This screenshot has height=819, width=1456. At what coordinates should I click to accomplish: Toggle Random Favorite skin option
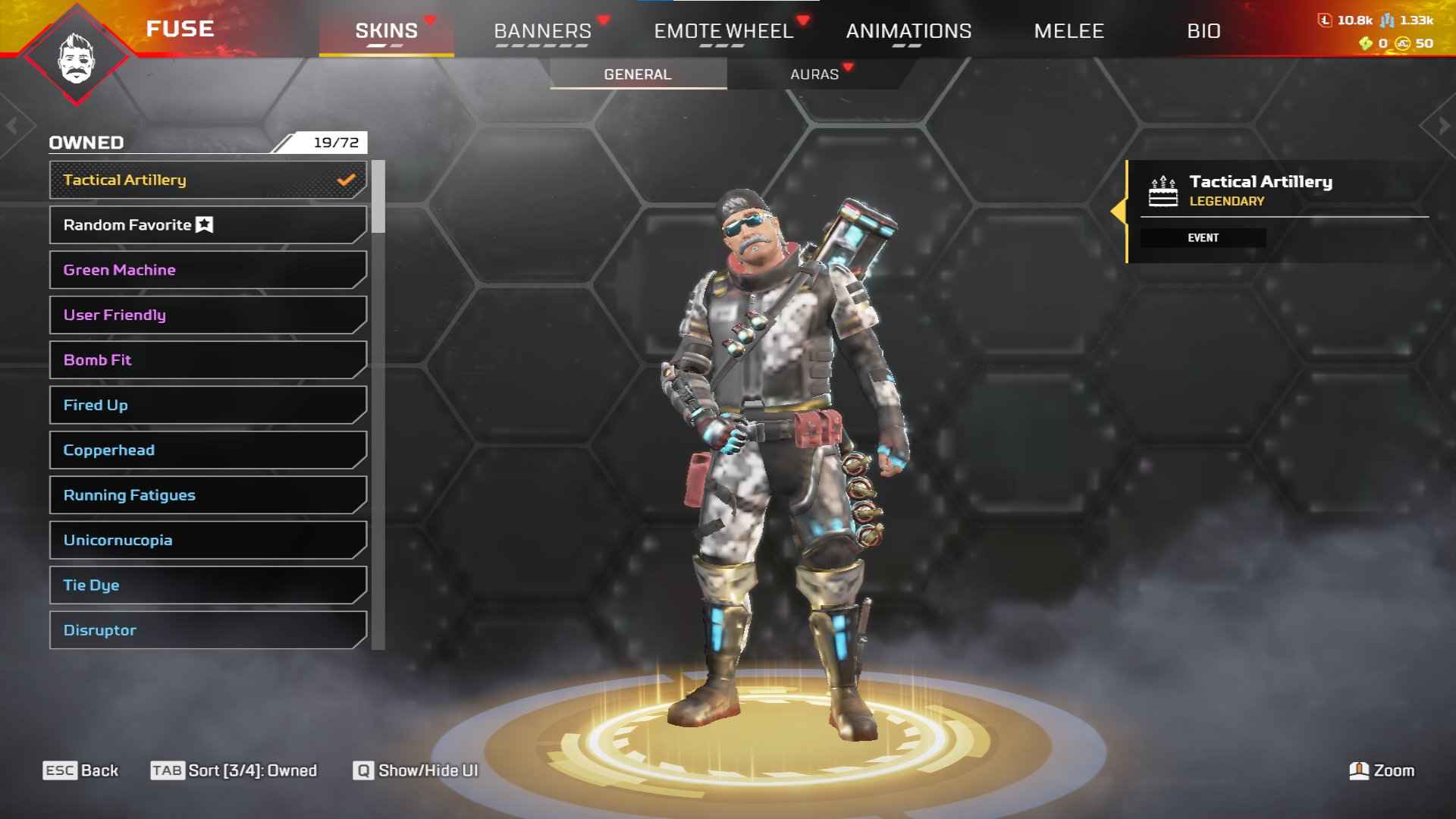tap(206, 224)
